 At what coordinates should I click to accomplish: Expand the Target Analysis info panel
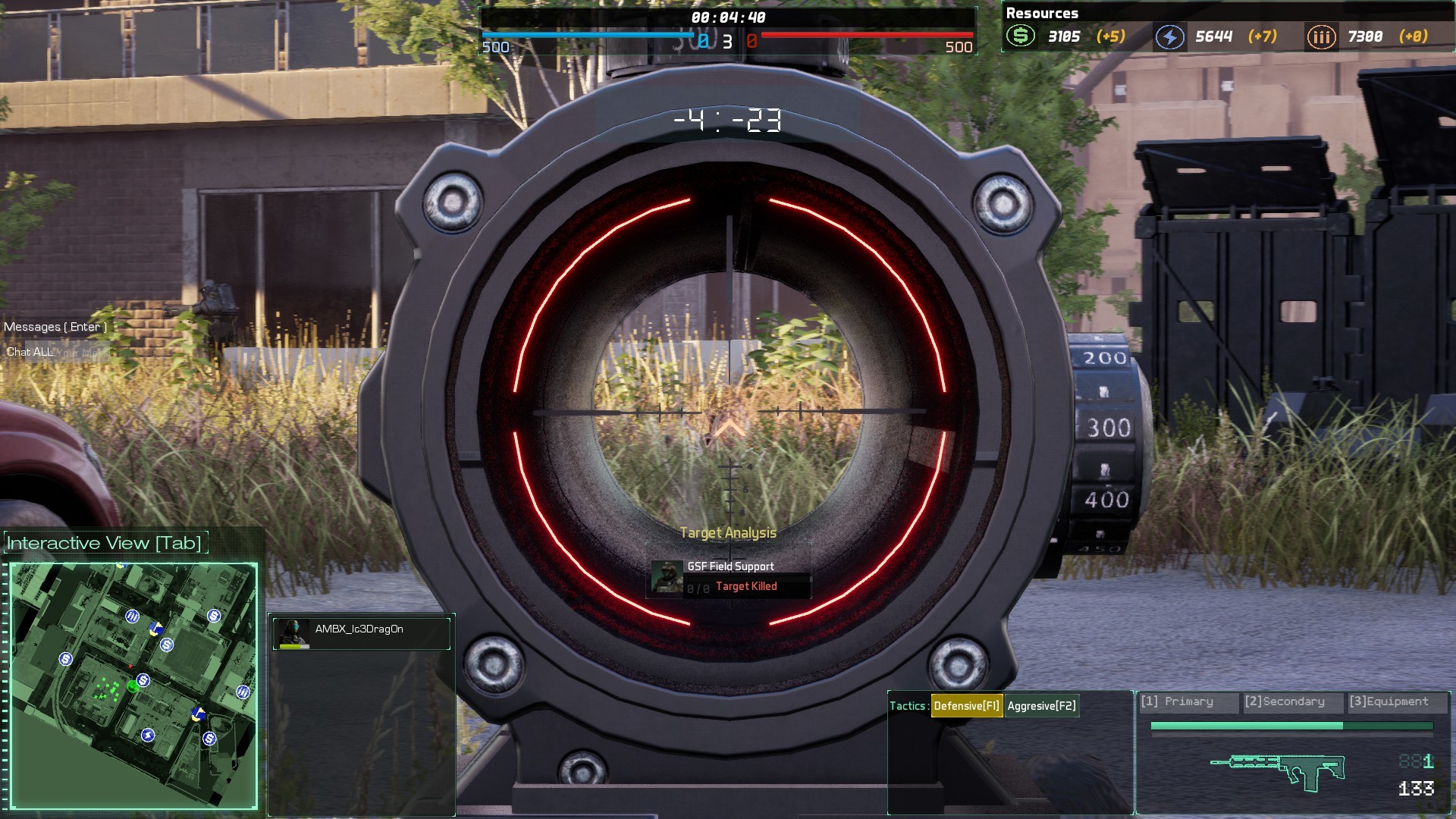[729, 532]
